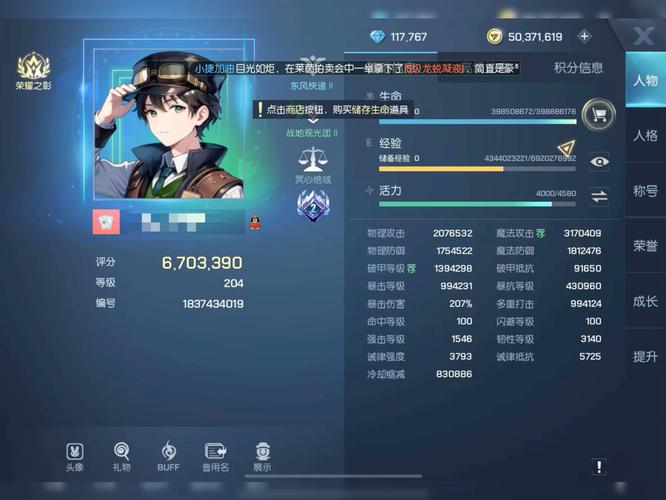The image size is (666, 500).
Task: Add more gold with the plus button
Action: click(x=585, y=37)
